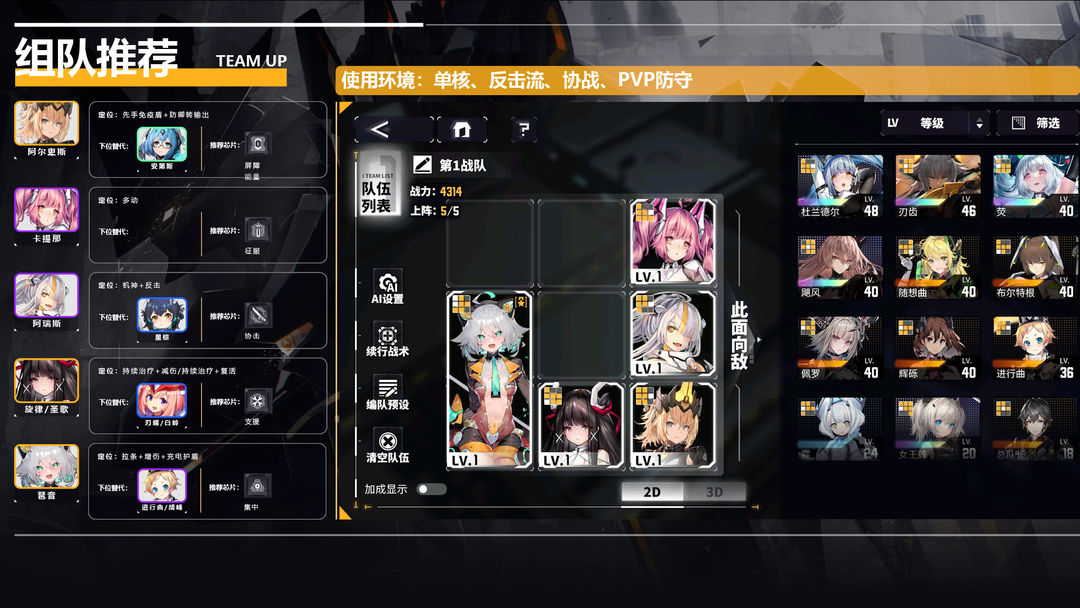Return to the home screen
Viewport: 1080px width, 608px height.
[x=461, y=129]
